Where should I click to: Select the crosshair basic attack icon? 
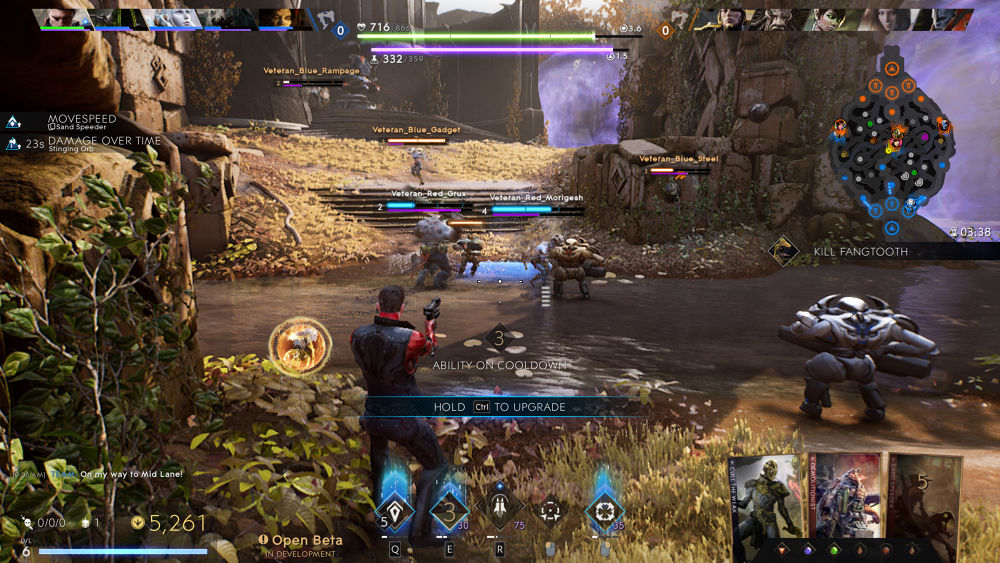coord(549,511)
